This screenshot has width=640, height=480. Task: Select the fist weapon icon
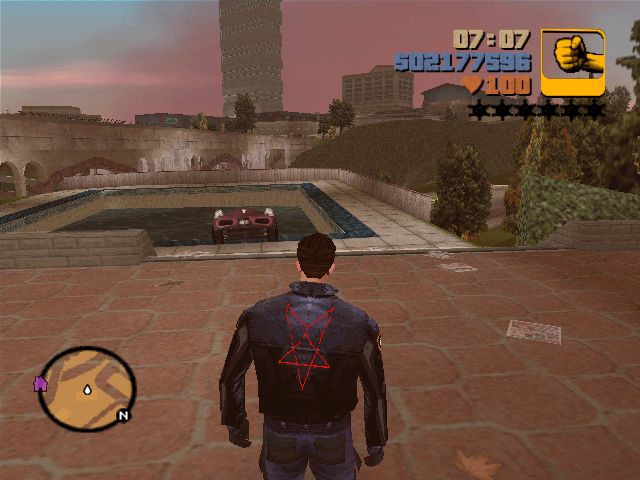coord(573,61)
